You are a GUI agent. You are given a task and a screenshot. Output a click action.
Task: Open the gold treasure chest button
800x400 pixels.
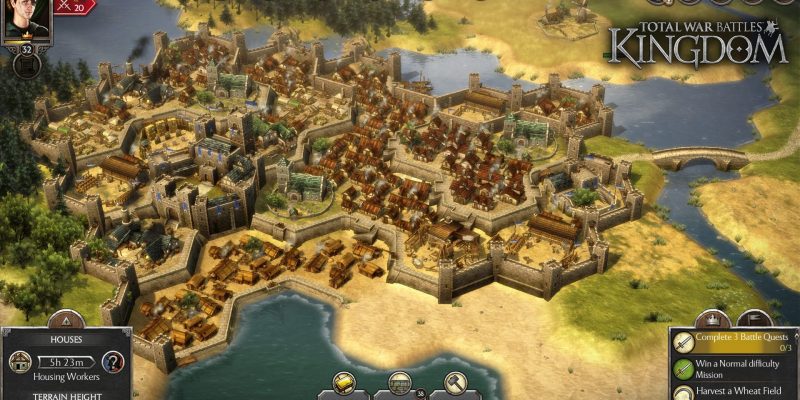346,383
